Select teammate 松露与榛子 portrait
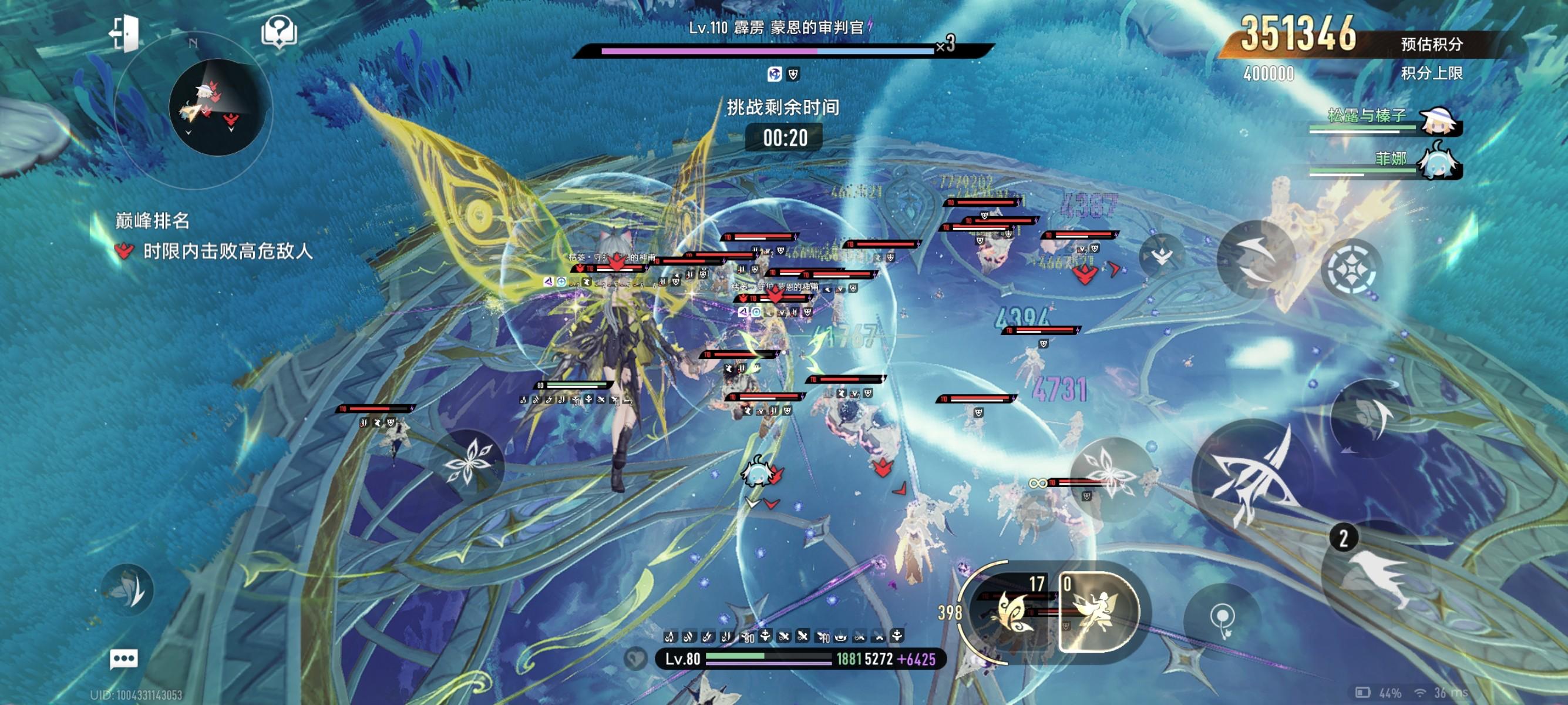 coord(1439,122)
